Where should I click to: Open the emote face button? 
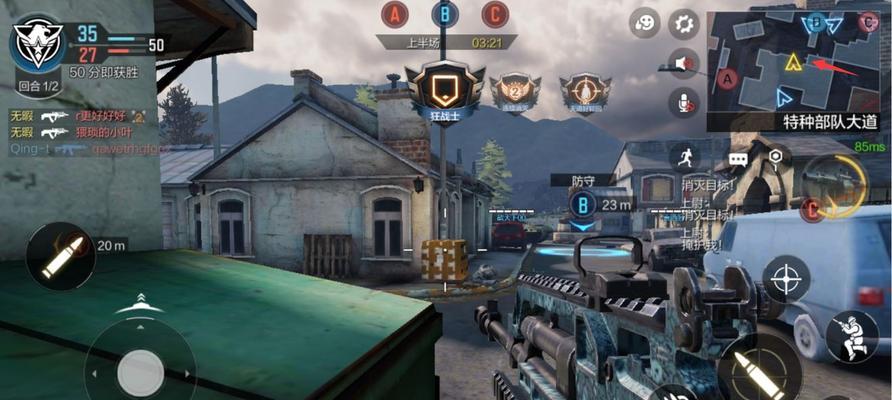[x=648, y=23]
